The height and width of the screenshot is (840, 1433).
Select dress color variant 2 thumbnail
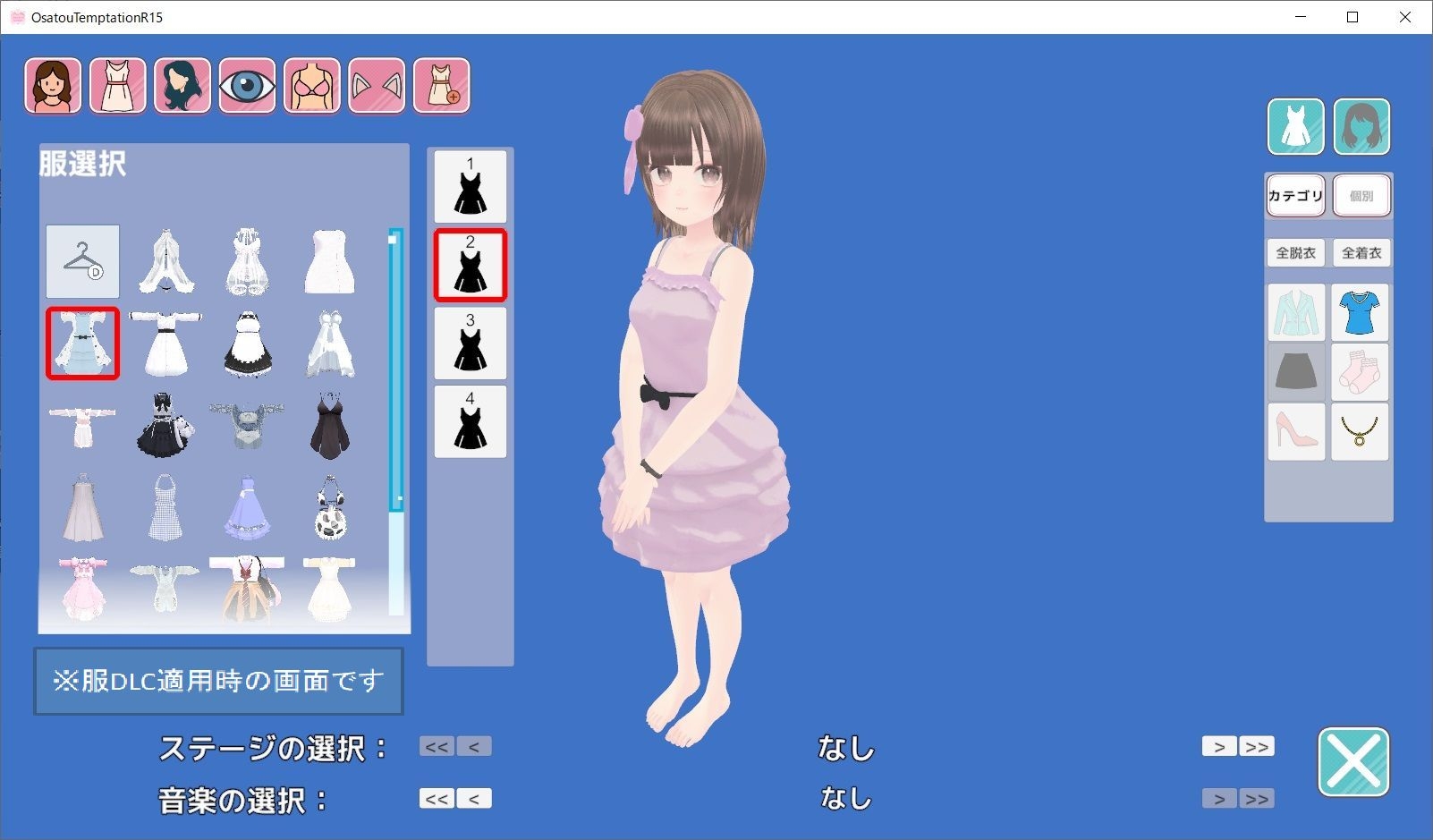(470, 264)
